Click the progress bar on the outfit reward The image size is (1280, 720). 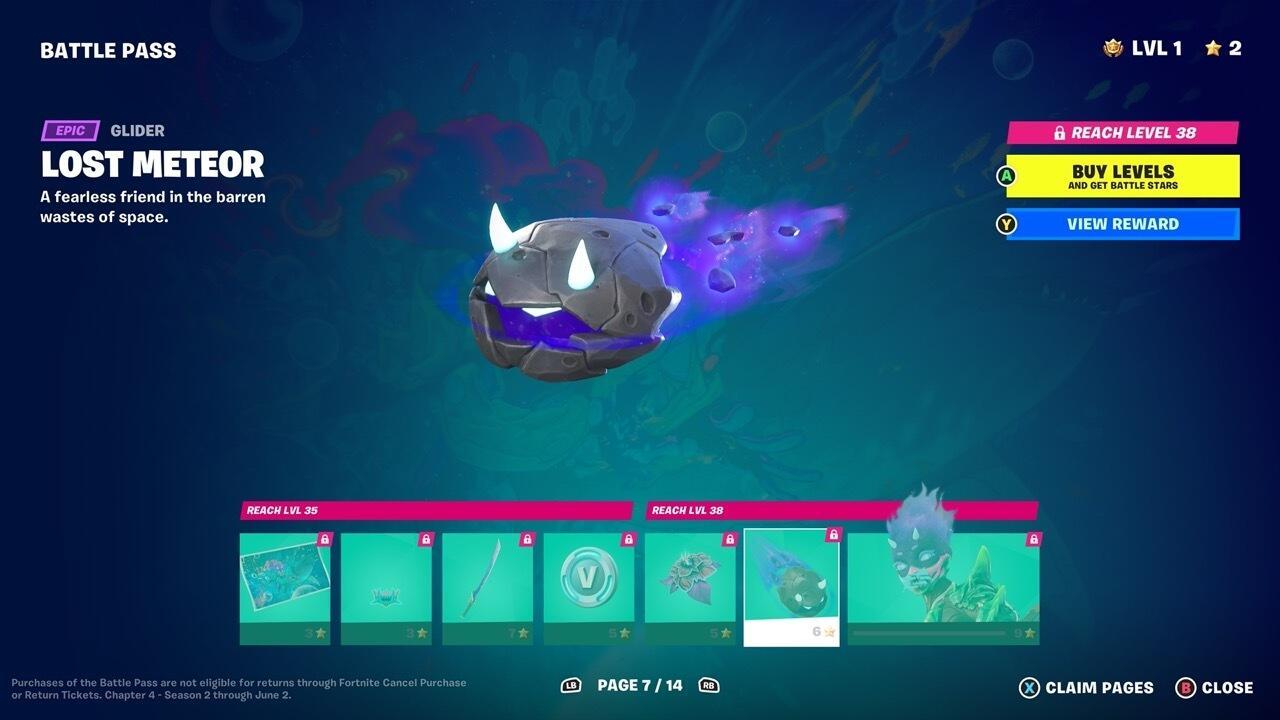click(x=928, y=634)
